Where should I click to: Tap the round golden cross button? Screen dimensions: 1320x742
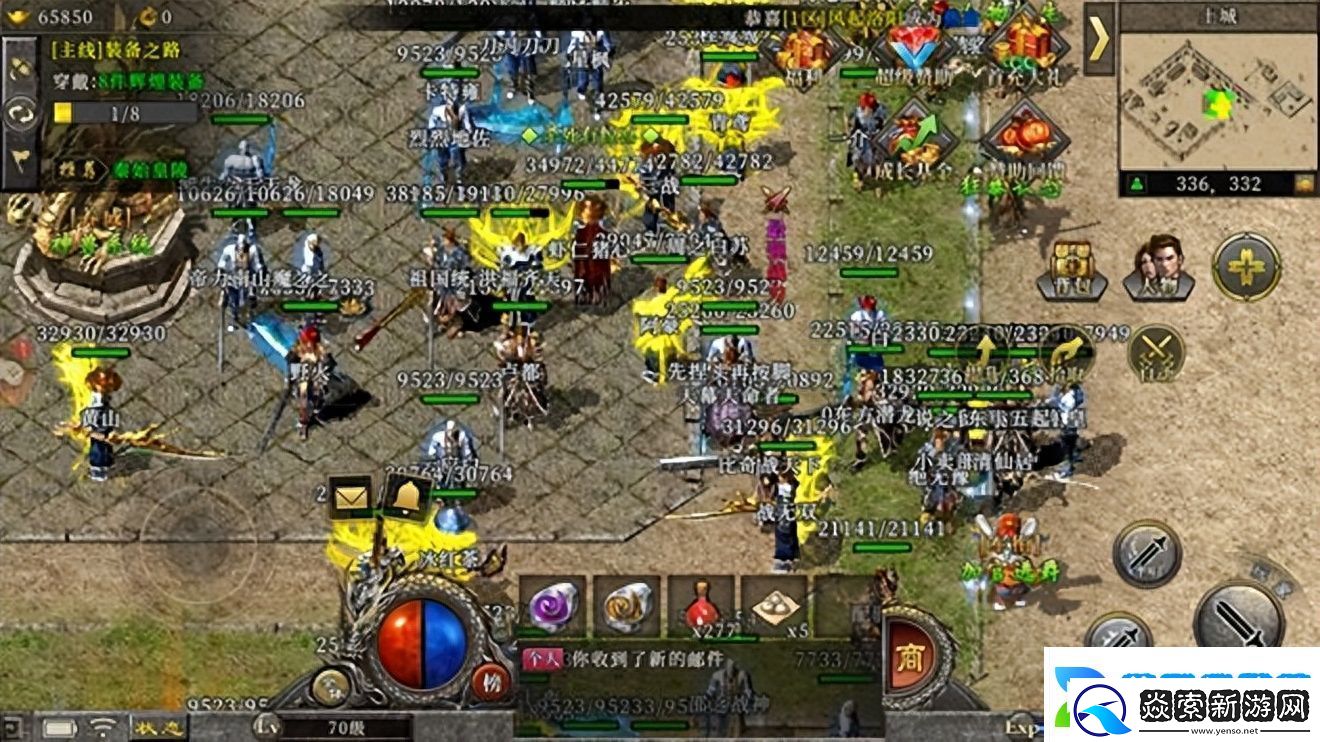pos(1246,267)
